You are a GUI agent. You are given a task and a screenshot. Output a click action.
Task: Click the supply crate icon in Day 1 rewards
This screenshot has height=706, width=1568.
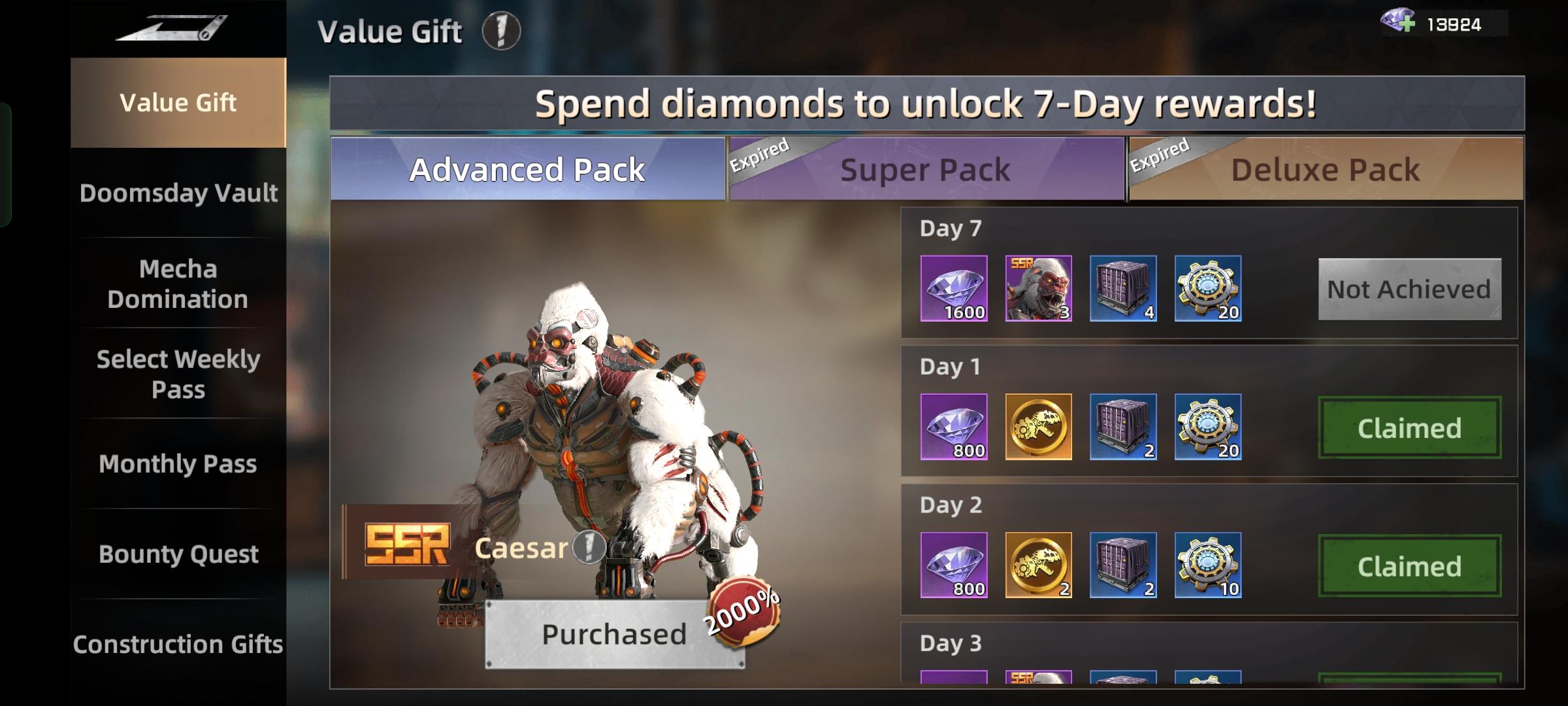click(x=1125, y=428)
